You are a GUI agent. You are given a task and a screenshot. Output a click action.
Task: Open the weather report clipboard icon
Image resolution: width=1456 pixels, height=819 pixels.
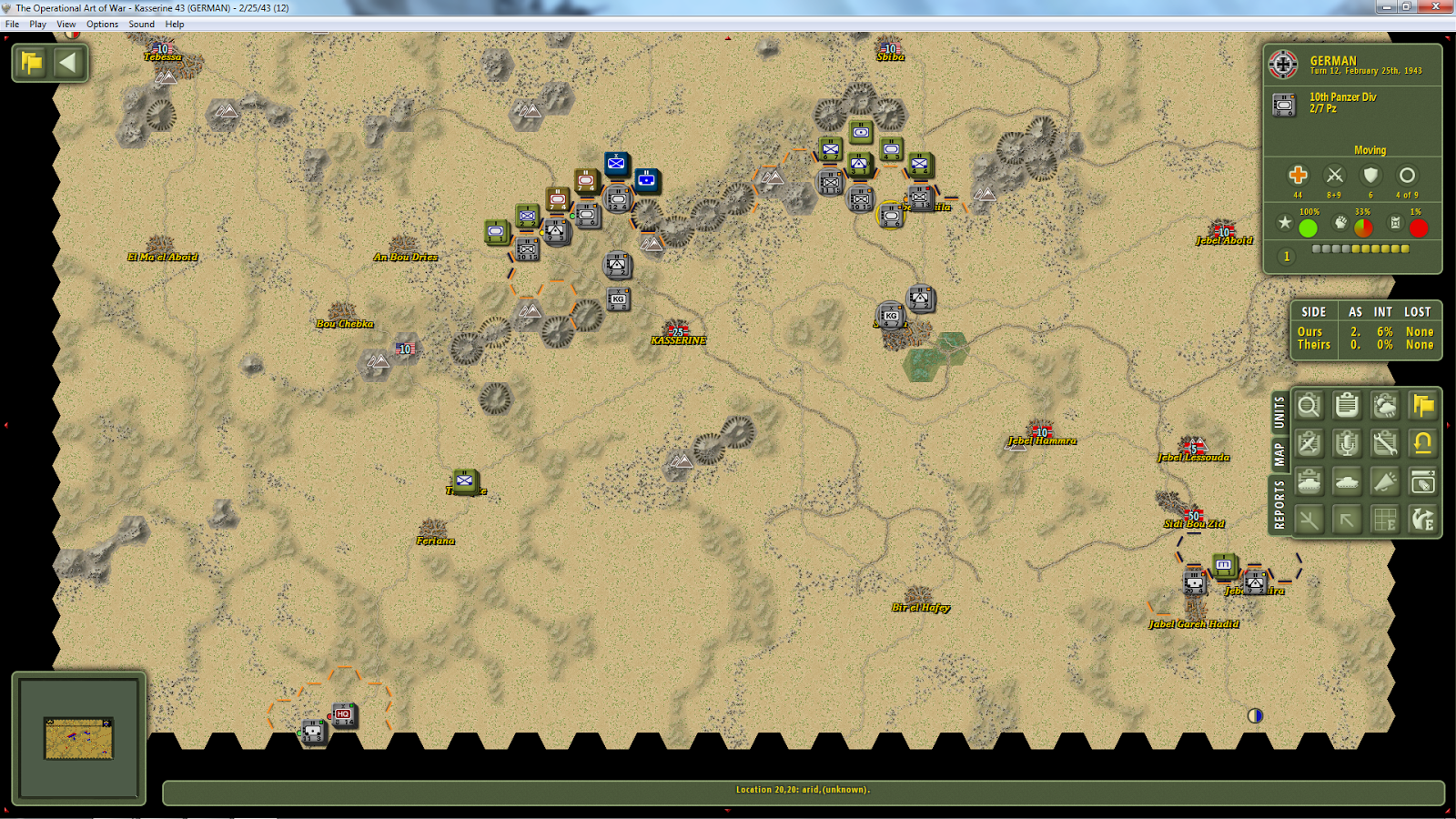point(1347,406)
